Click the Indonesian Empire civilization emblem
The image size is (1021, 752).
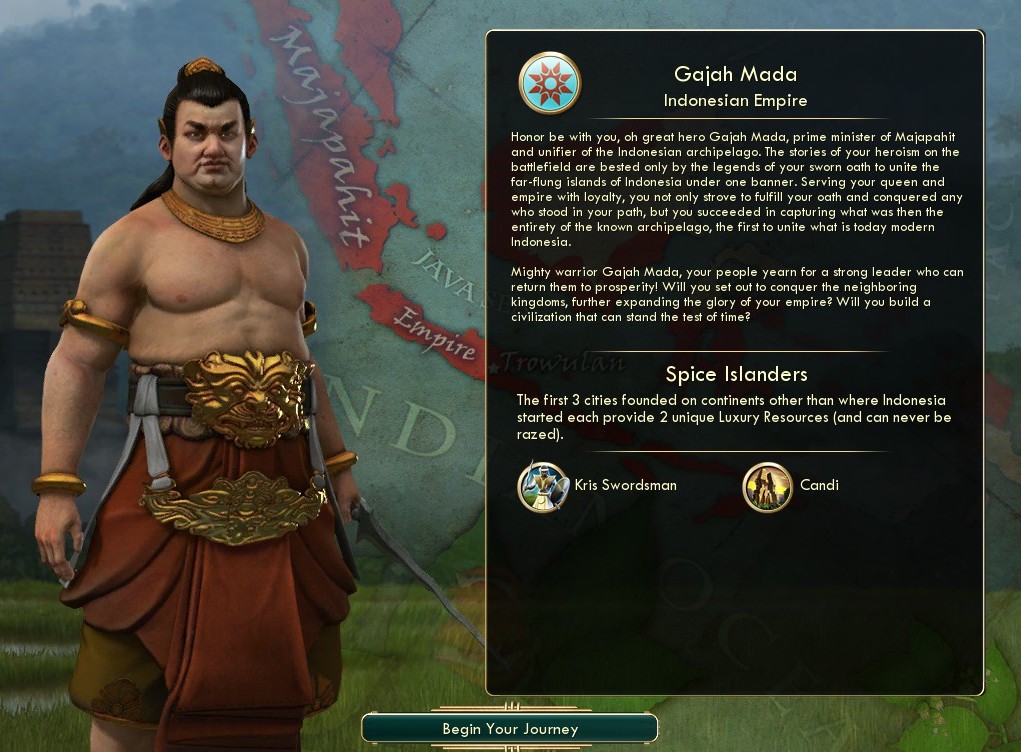549,83
